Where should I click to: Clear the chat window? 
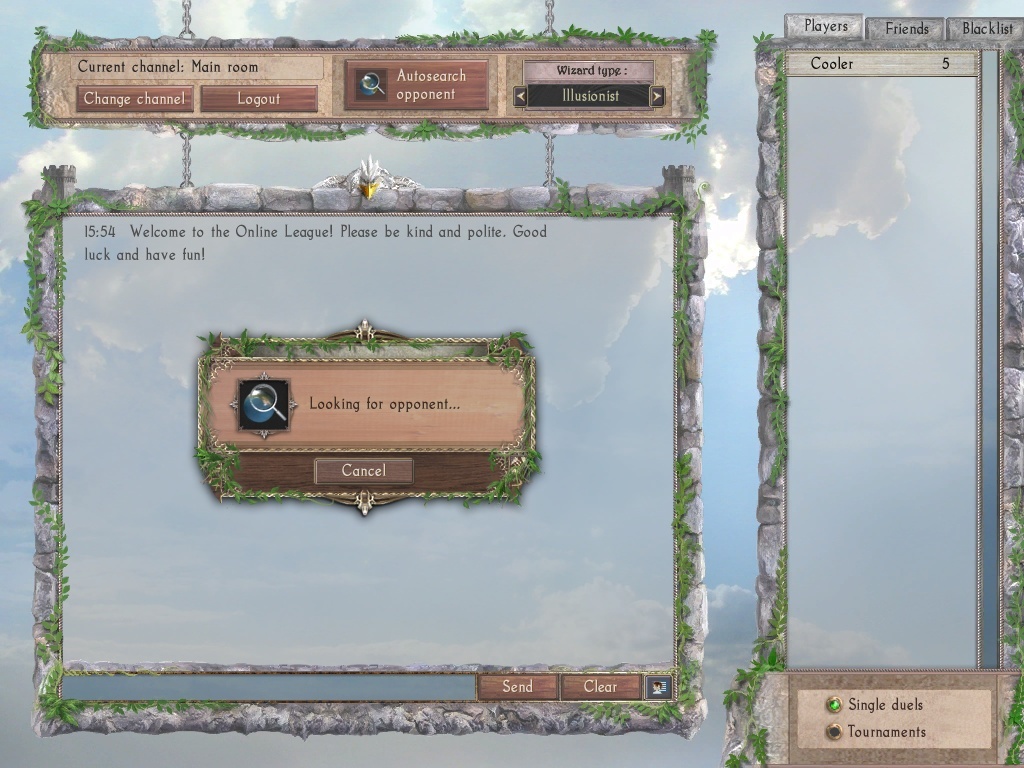pos(600,687)
